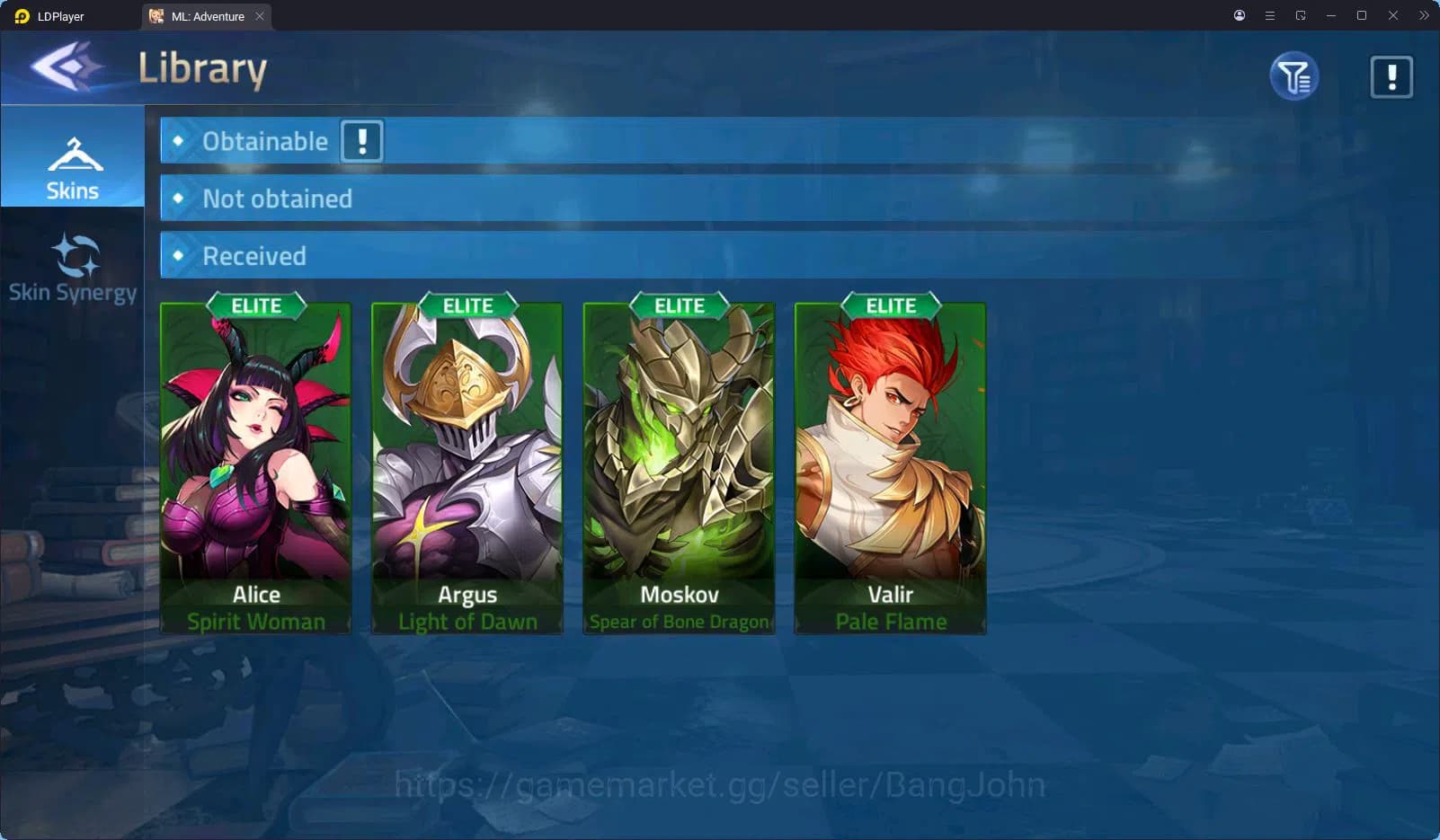Click the LDPlayer logo icon
The width and height of the screenshot is (1440, 840).
tap(22, 15)
